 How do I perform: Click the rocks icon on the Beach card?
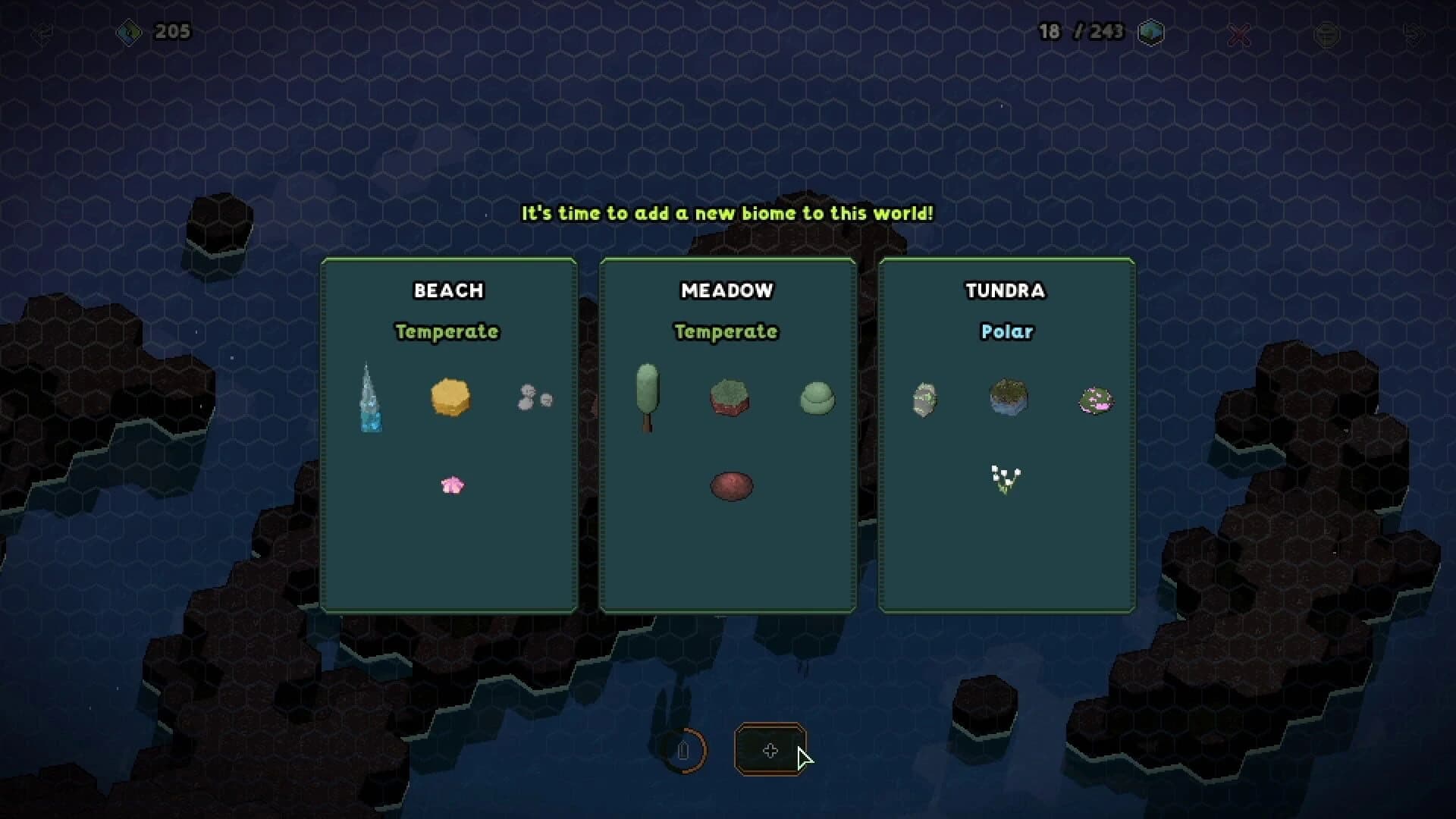(532, 398)
